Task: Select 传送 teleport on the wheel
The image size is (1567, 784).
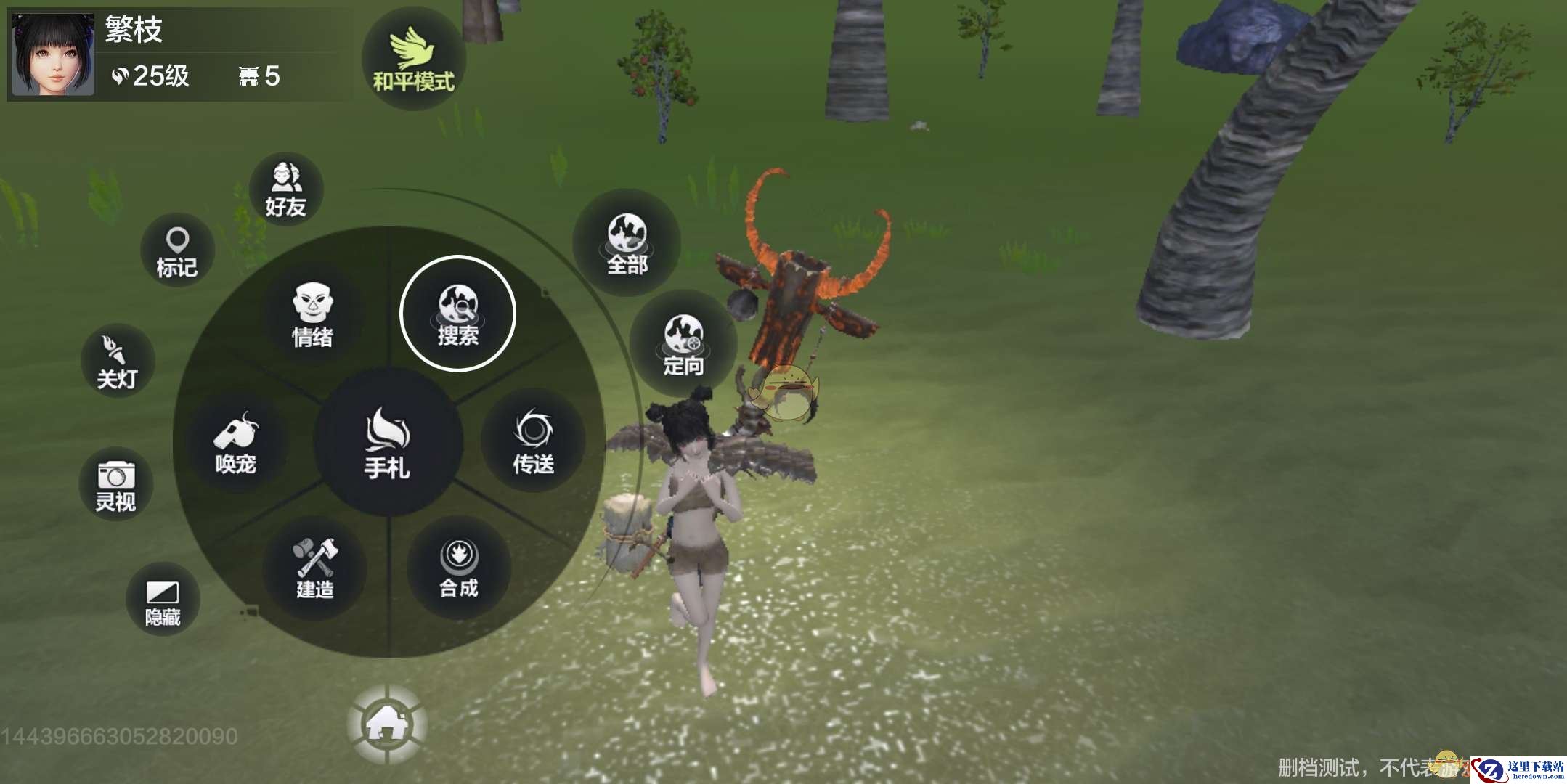Action: (534, 441)
